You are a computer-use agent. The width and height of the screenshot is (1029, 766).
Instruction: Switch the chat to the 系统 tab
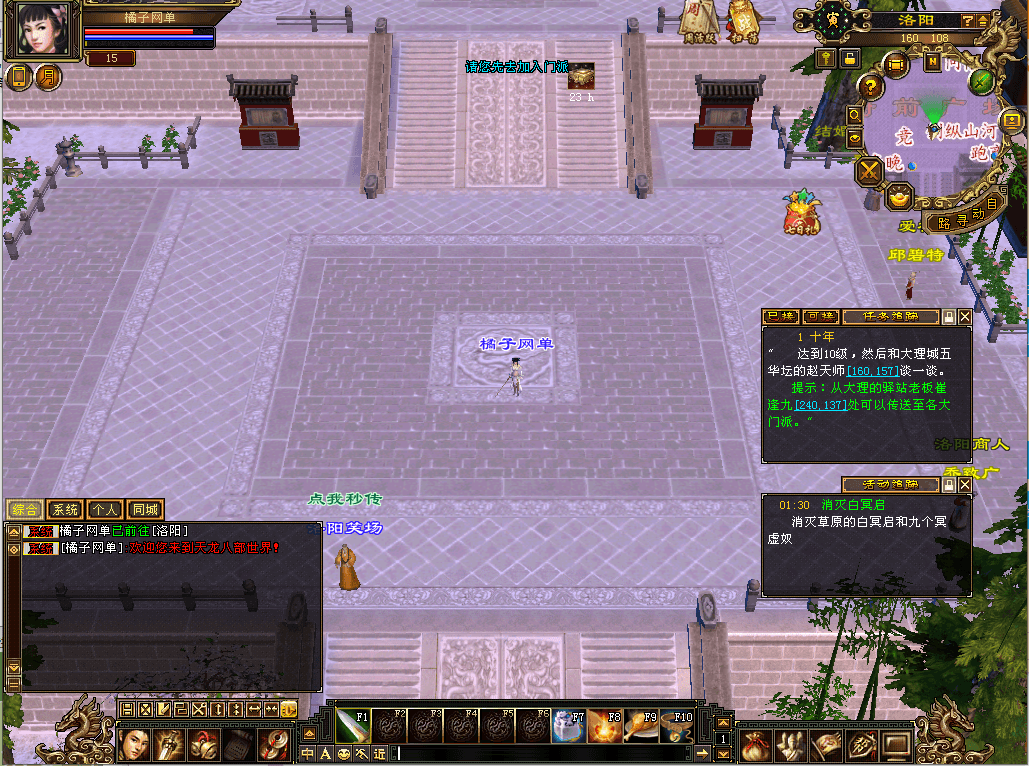pyautogui.click(x=65, y=509)
